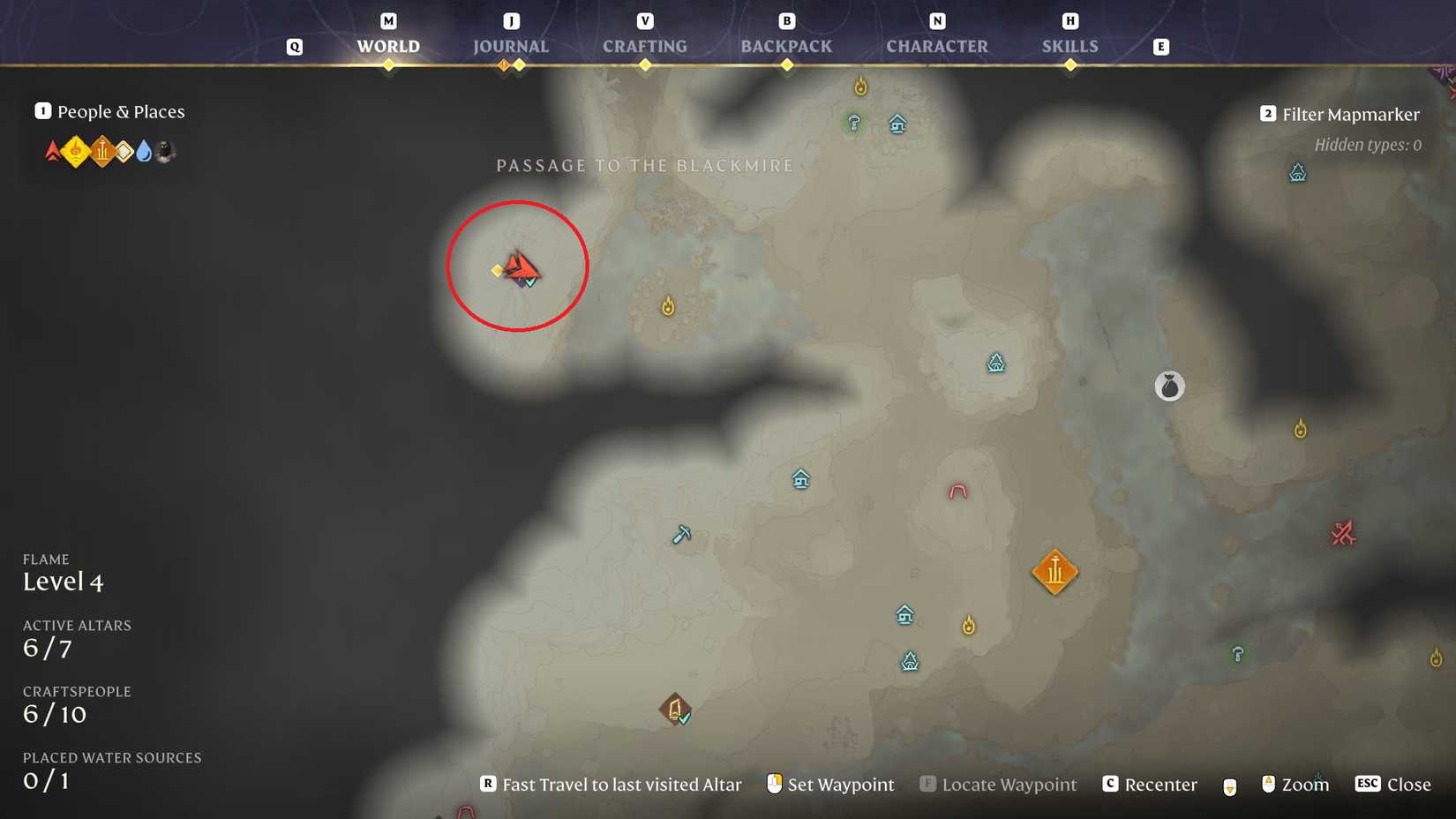Open the dropped backpack marker on the map
The height and width of the screenshot is (819, 1456).
point(1169,386)
